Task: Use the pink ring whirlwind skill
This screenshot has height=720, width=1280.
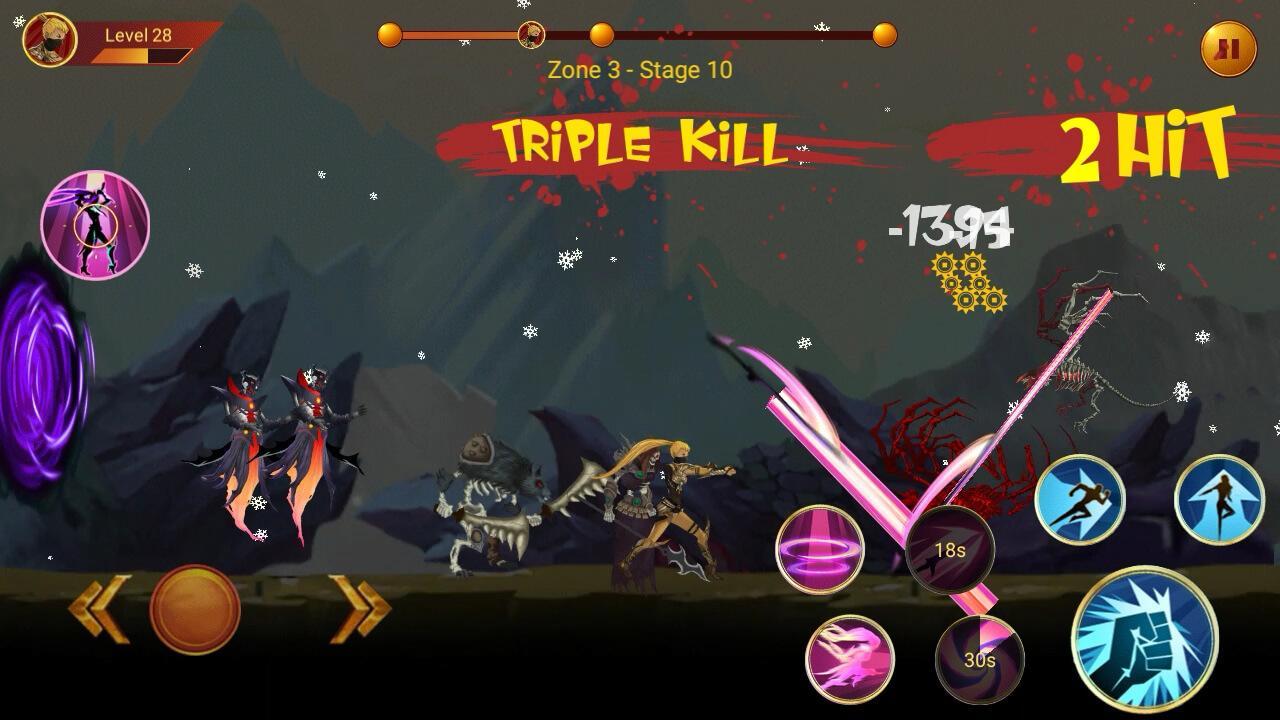Action: [x=820, y=549]
